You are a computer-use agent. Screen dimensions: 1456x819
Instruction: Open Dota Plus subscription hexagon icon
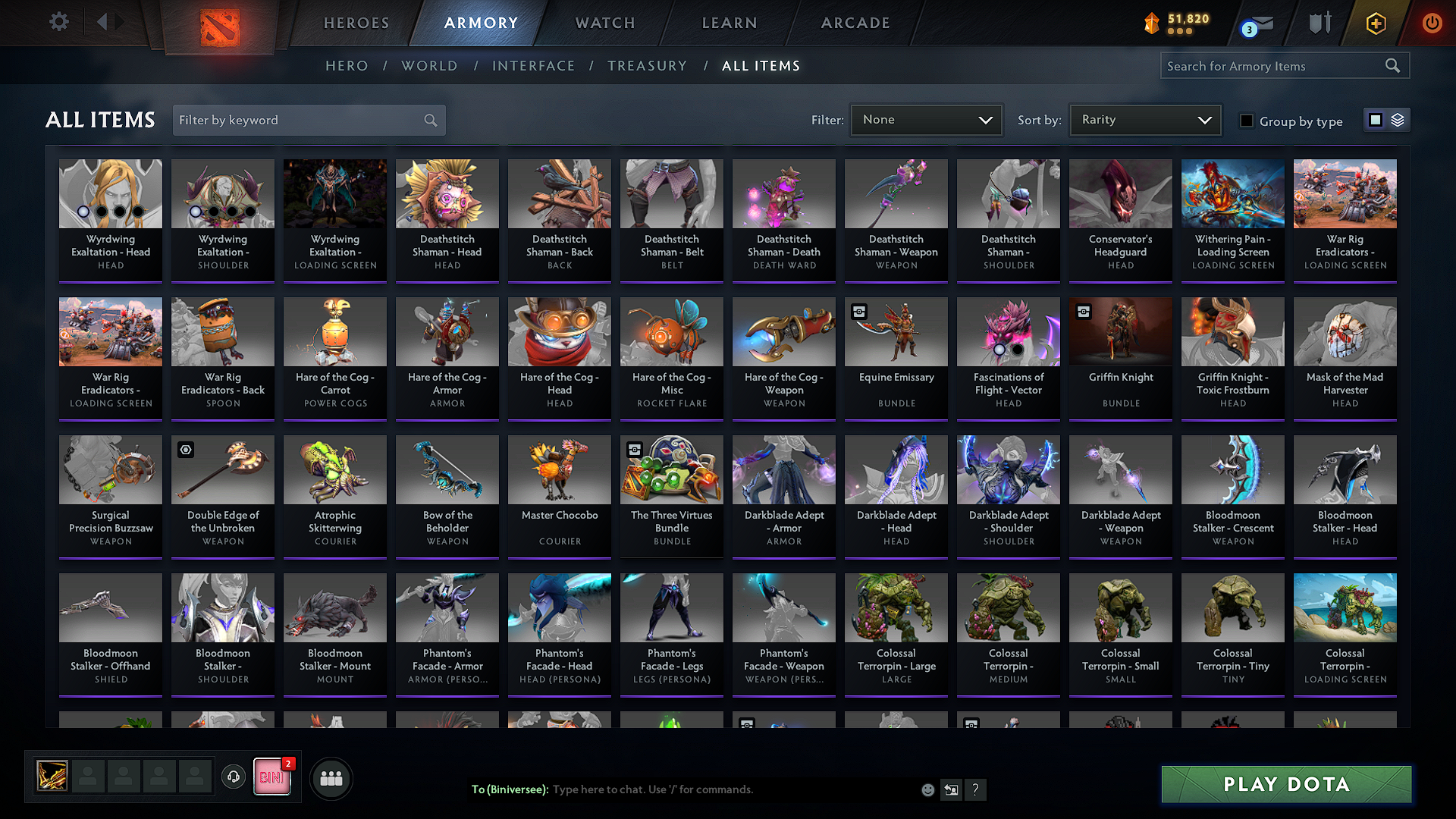pos(1375,23)
